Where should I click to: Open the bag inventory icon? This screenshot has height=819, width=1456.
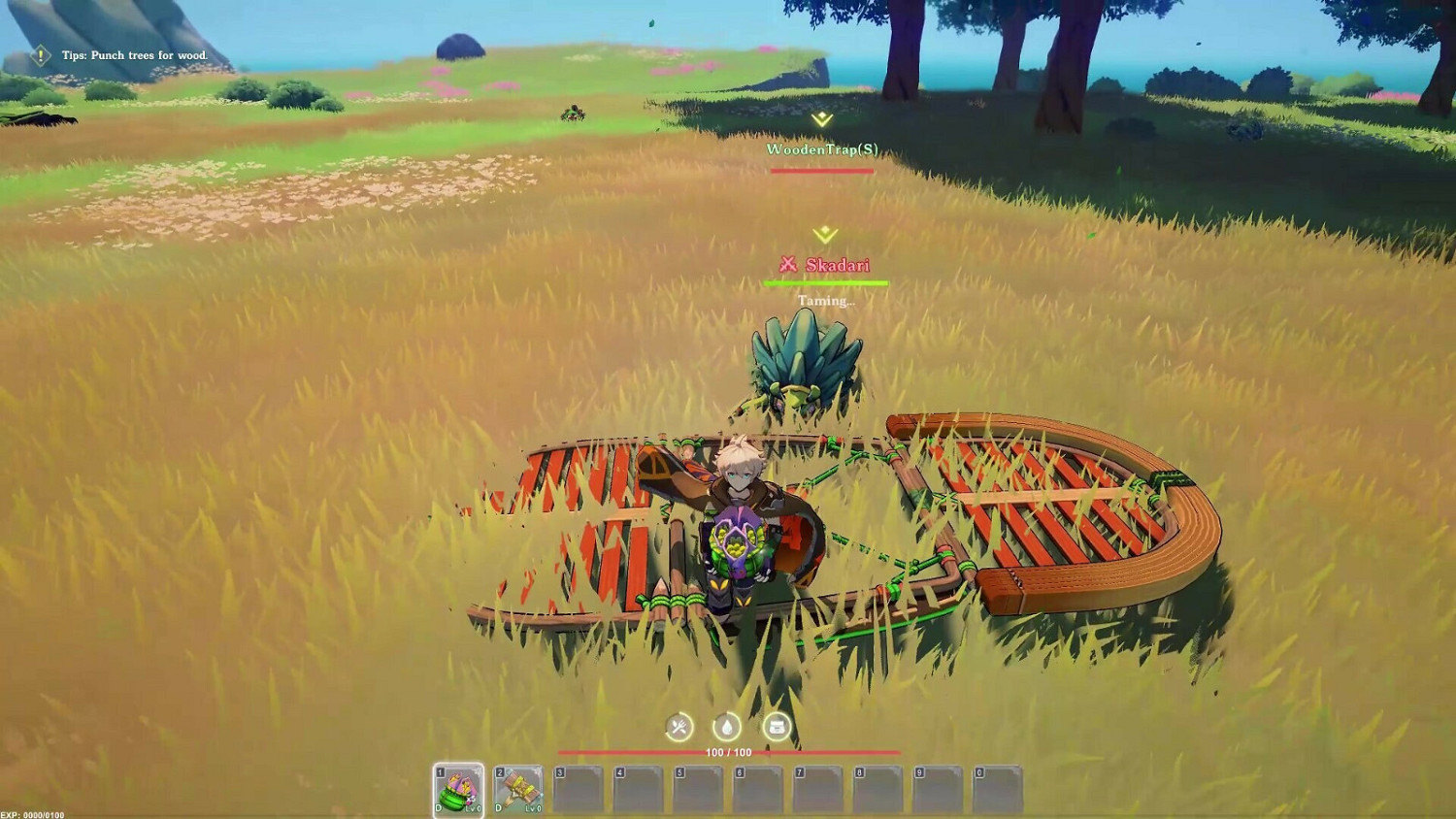pos(777,726)
